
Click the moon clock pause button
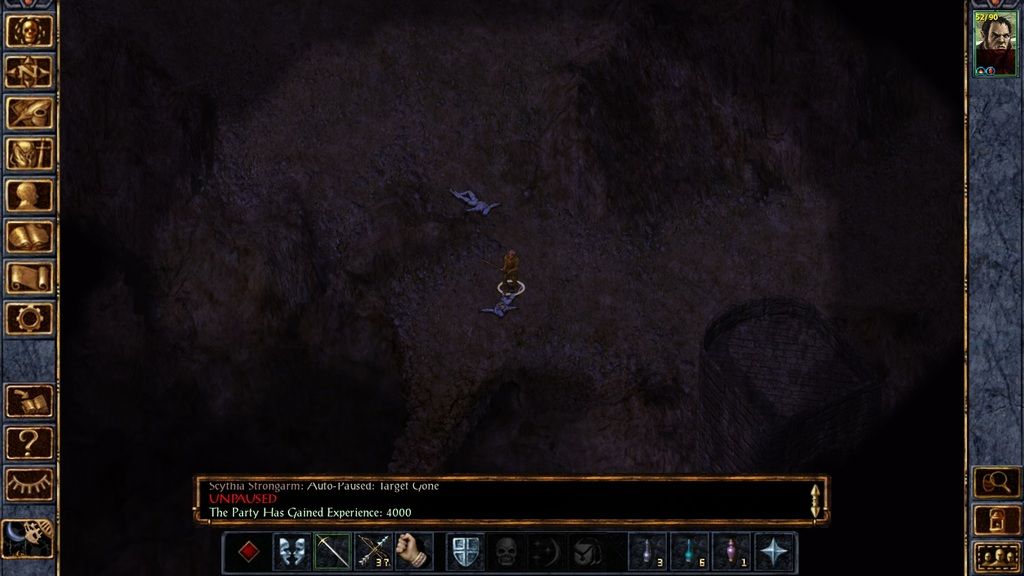27,539
